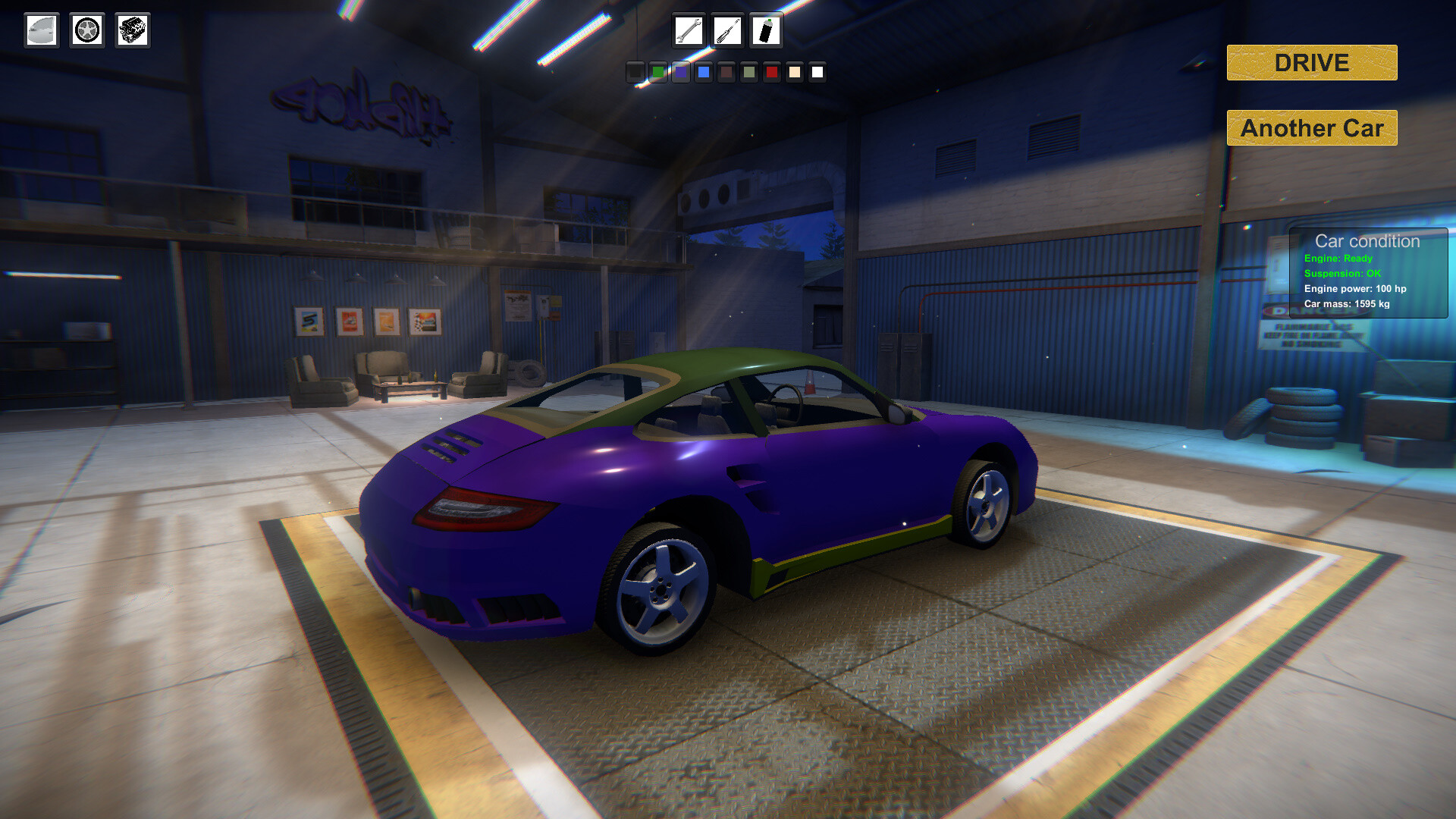Select the purple paint swatch

click(680, 73)
